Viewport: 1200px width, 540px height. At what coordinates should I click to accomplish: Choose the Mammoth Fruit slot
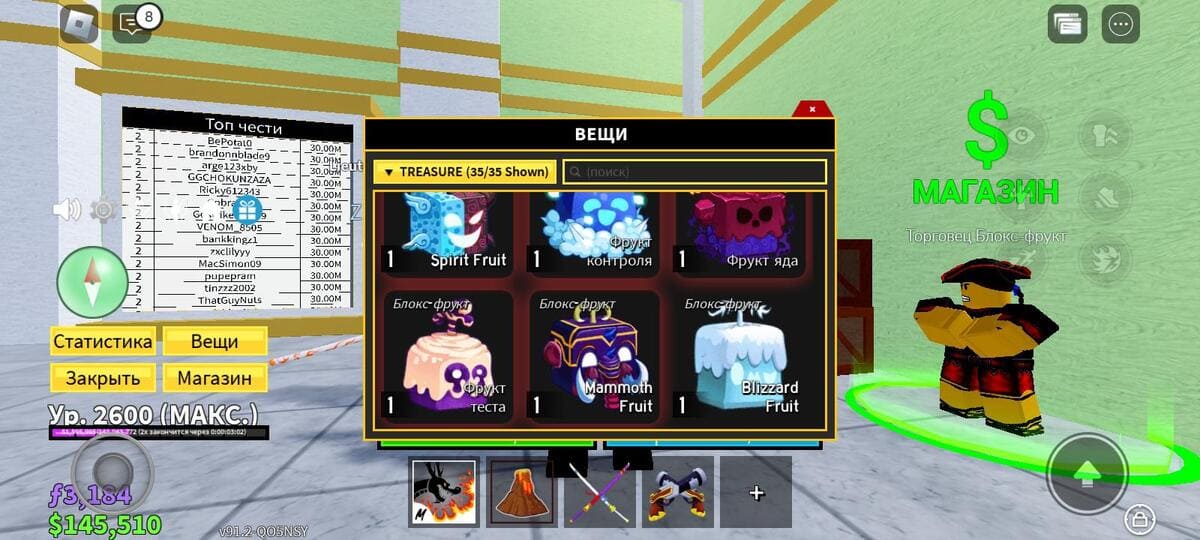click(x=592, y=355)
